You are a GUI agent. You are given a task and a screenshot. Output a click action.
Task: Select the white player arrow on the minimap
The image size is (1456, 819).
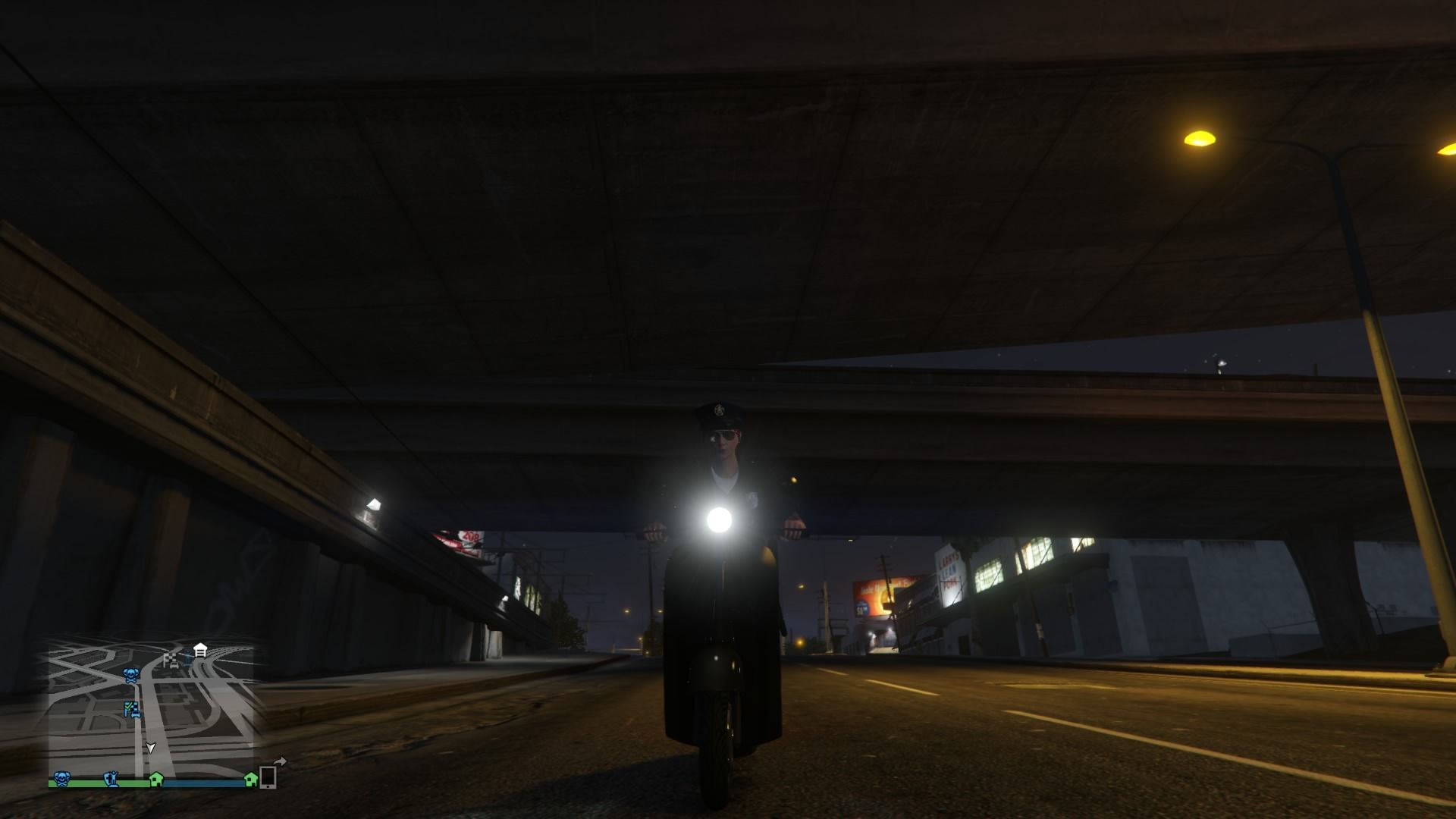(x=151, y=748)
